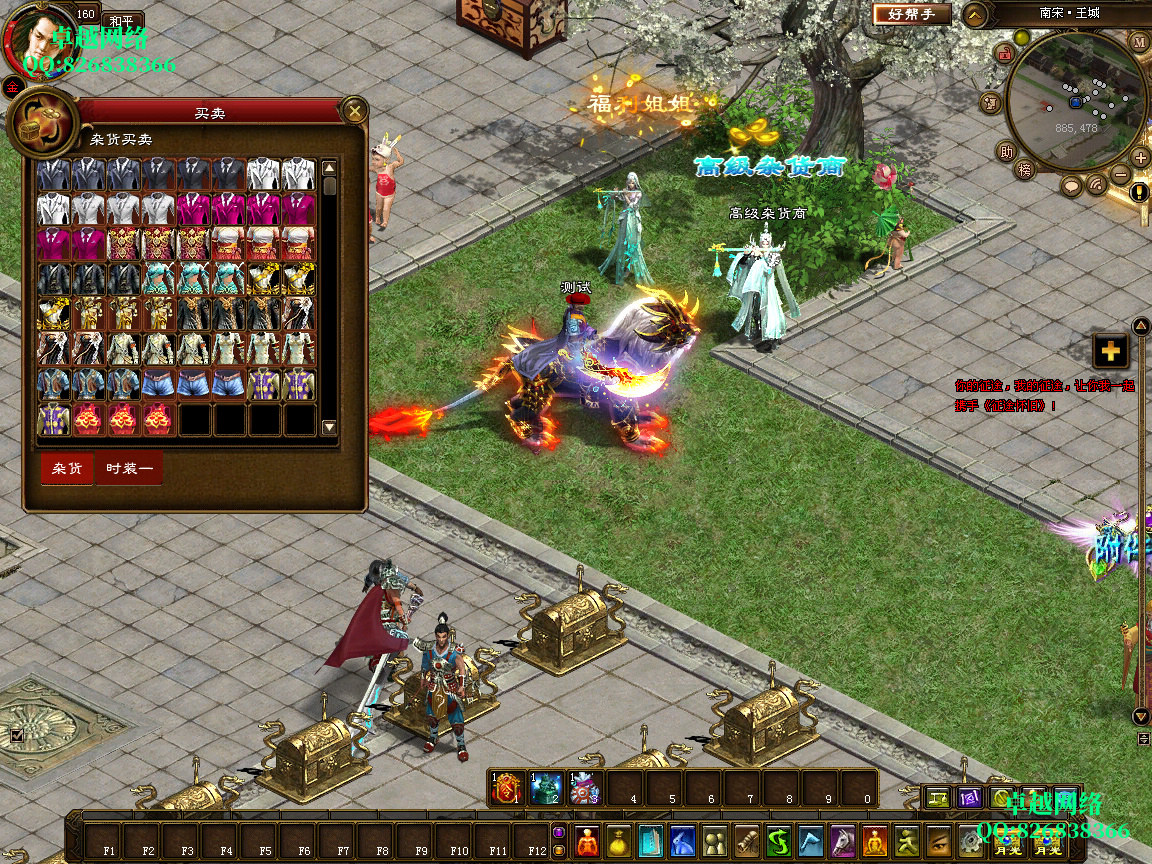Click the shop list's up scroll arrow

(329, 167)
